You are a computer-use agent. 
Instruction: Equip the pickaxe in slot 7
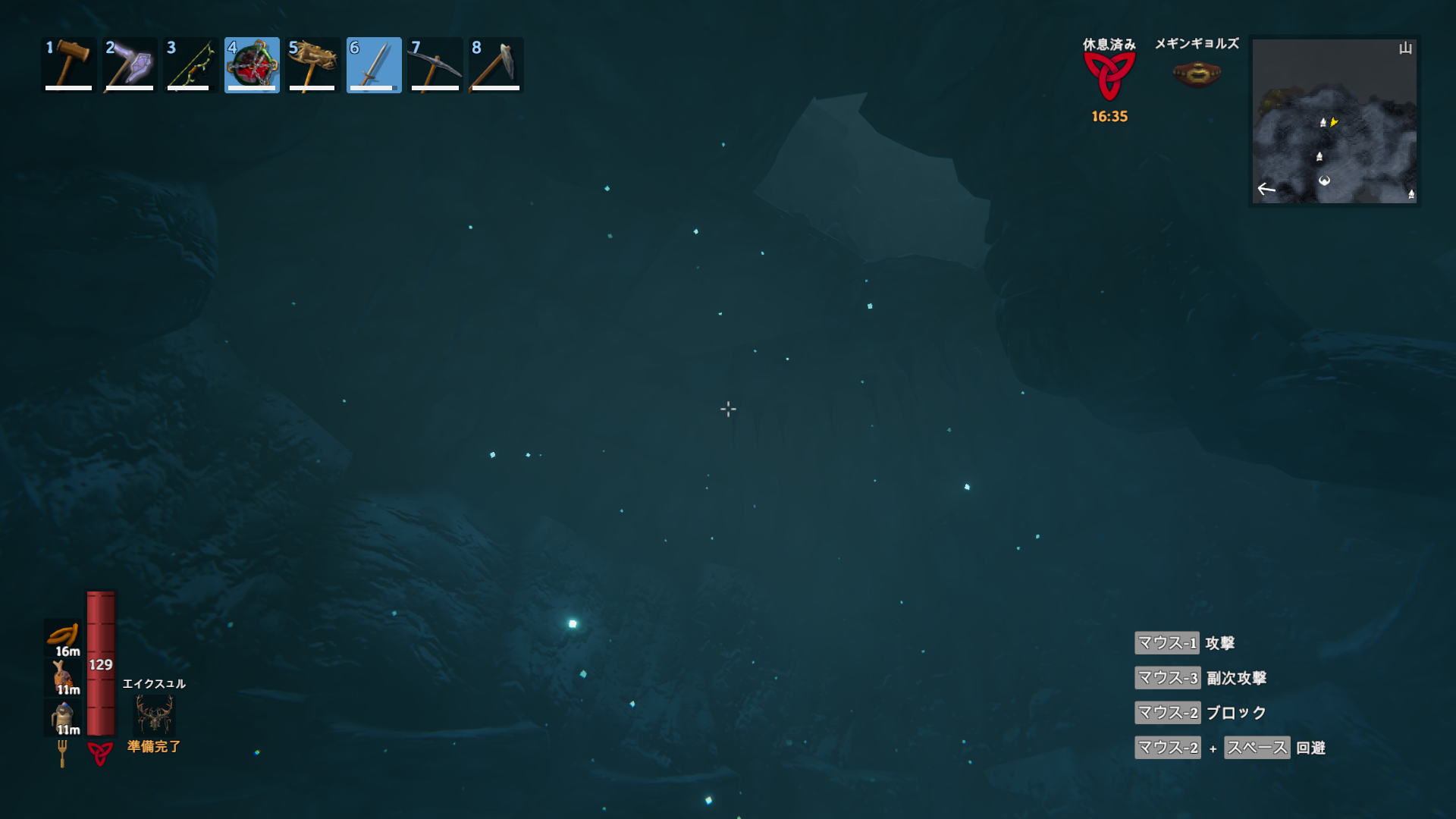coord(435,65)
